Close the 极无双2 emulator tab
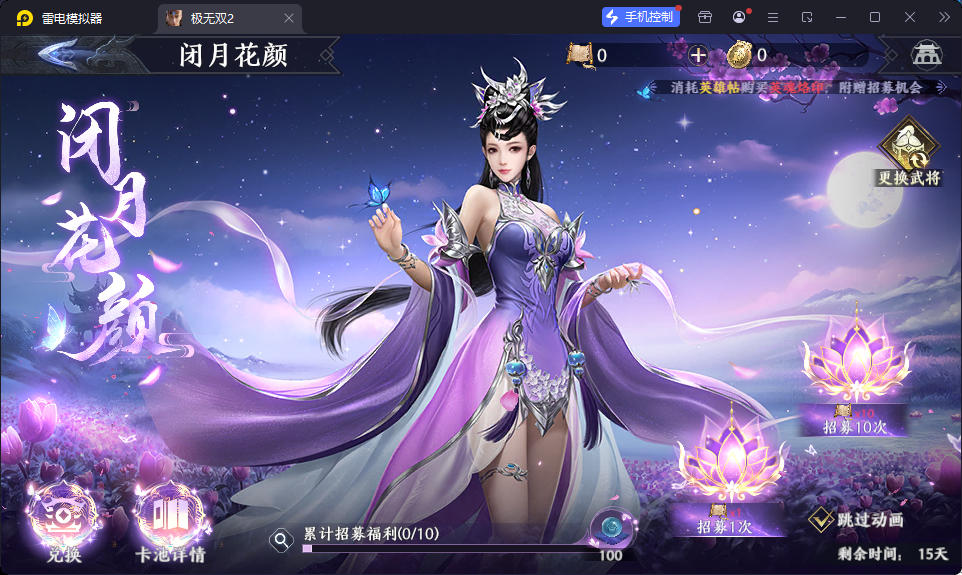Viewport: 962px width, 575px height. point(289,18)
